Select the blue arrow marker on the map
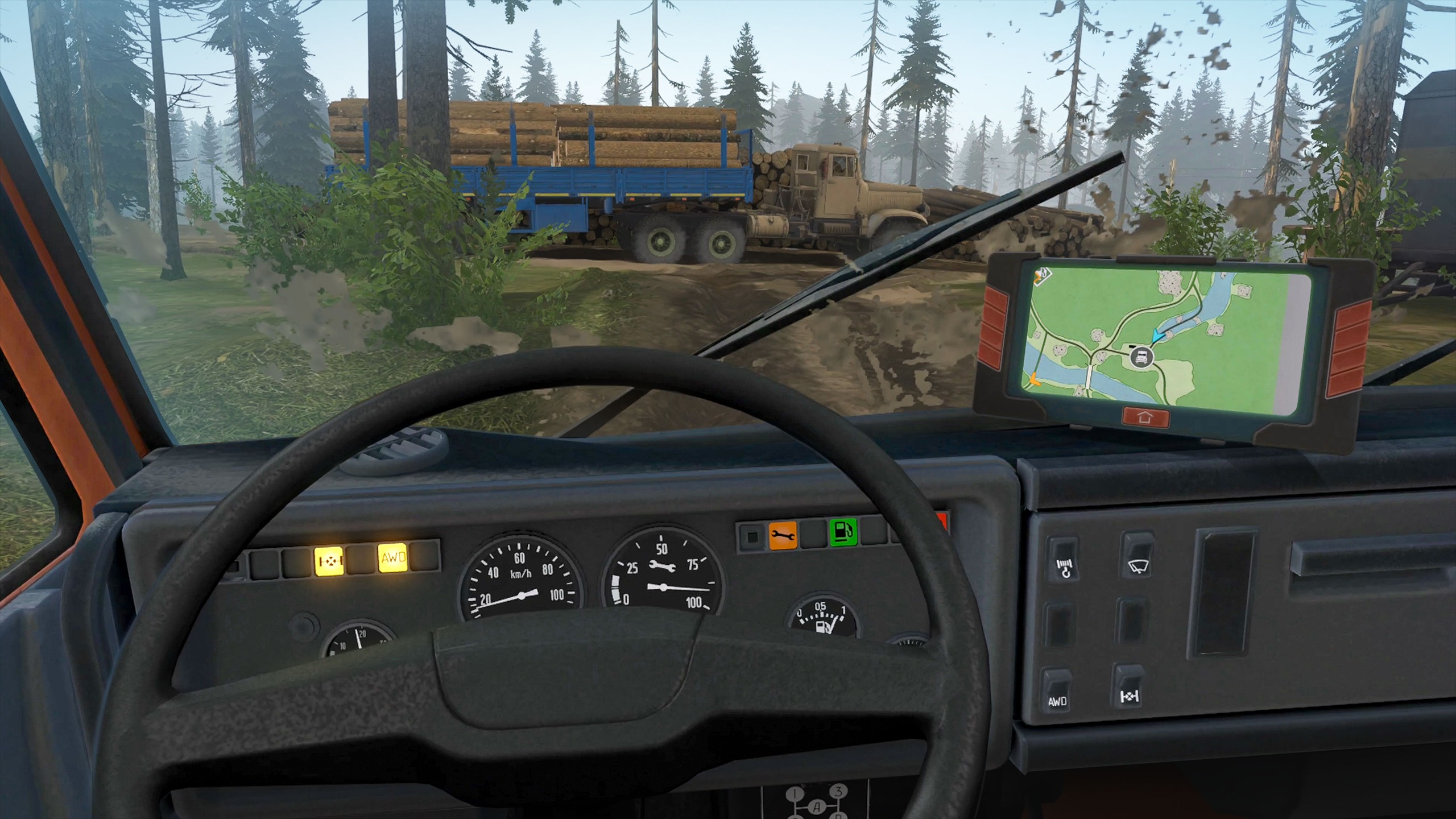Screen dimensions: 1456x819 click(1157, 337)
